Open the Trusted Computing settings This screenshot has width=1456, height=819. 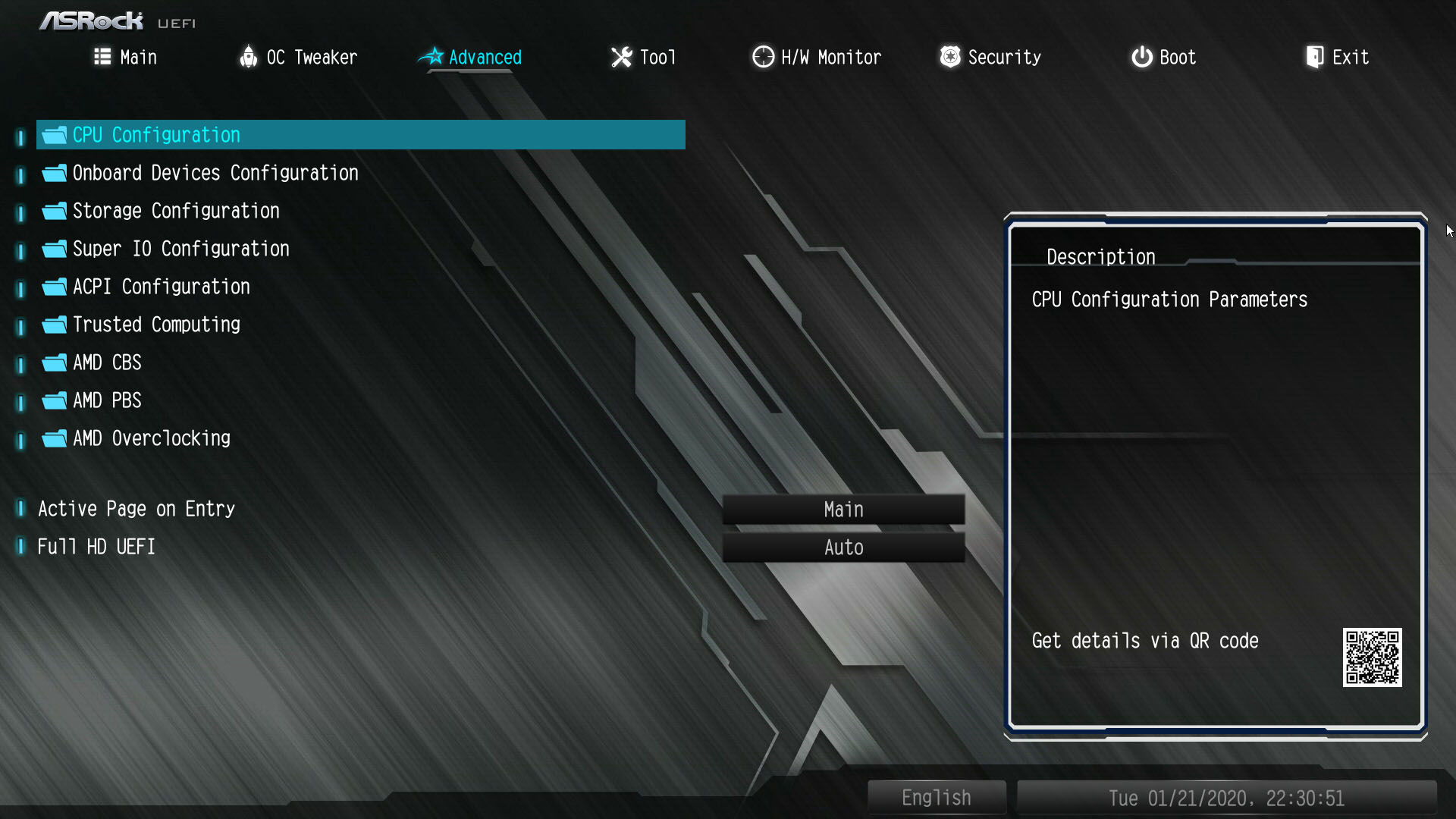coord(156,325)
